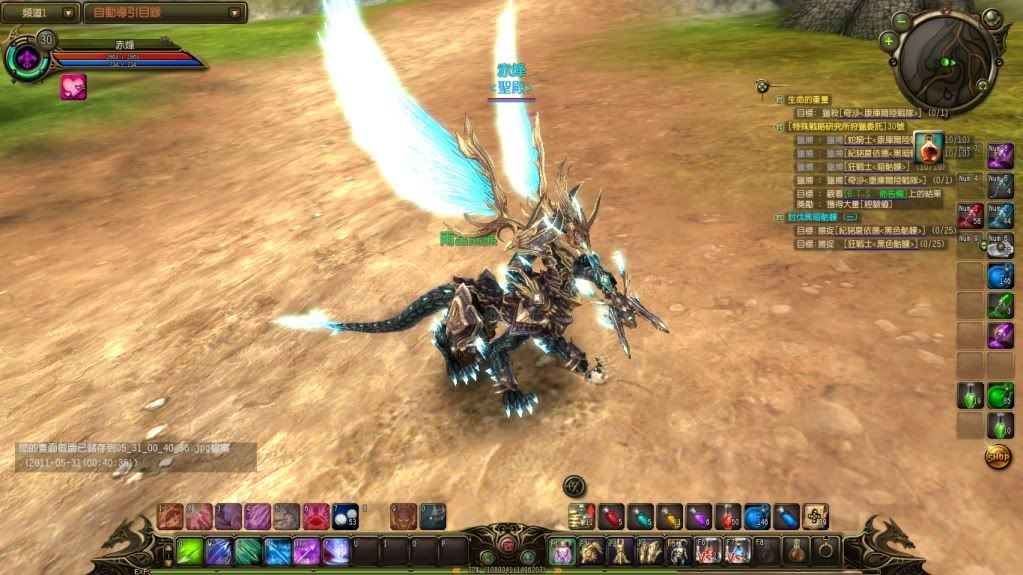Use the blue orb potion with count 140
Viewport: 1023px width, 575px height.
[757, 516]
